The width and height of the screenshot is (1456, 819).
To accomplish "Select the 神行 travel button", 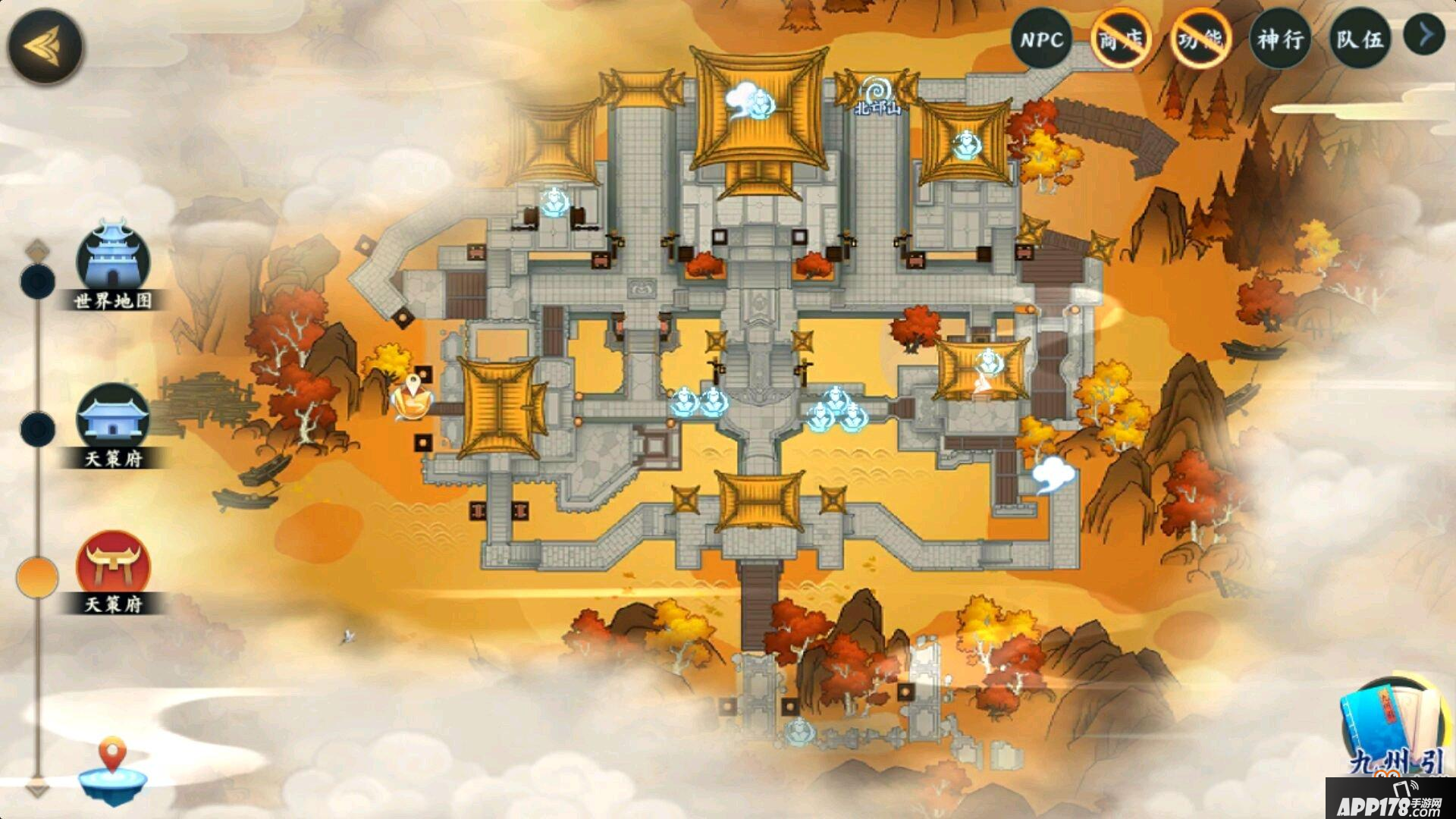I will coord(1281,39).
